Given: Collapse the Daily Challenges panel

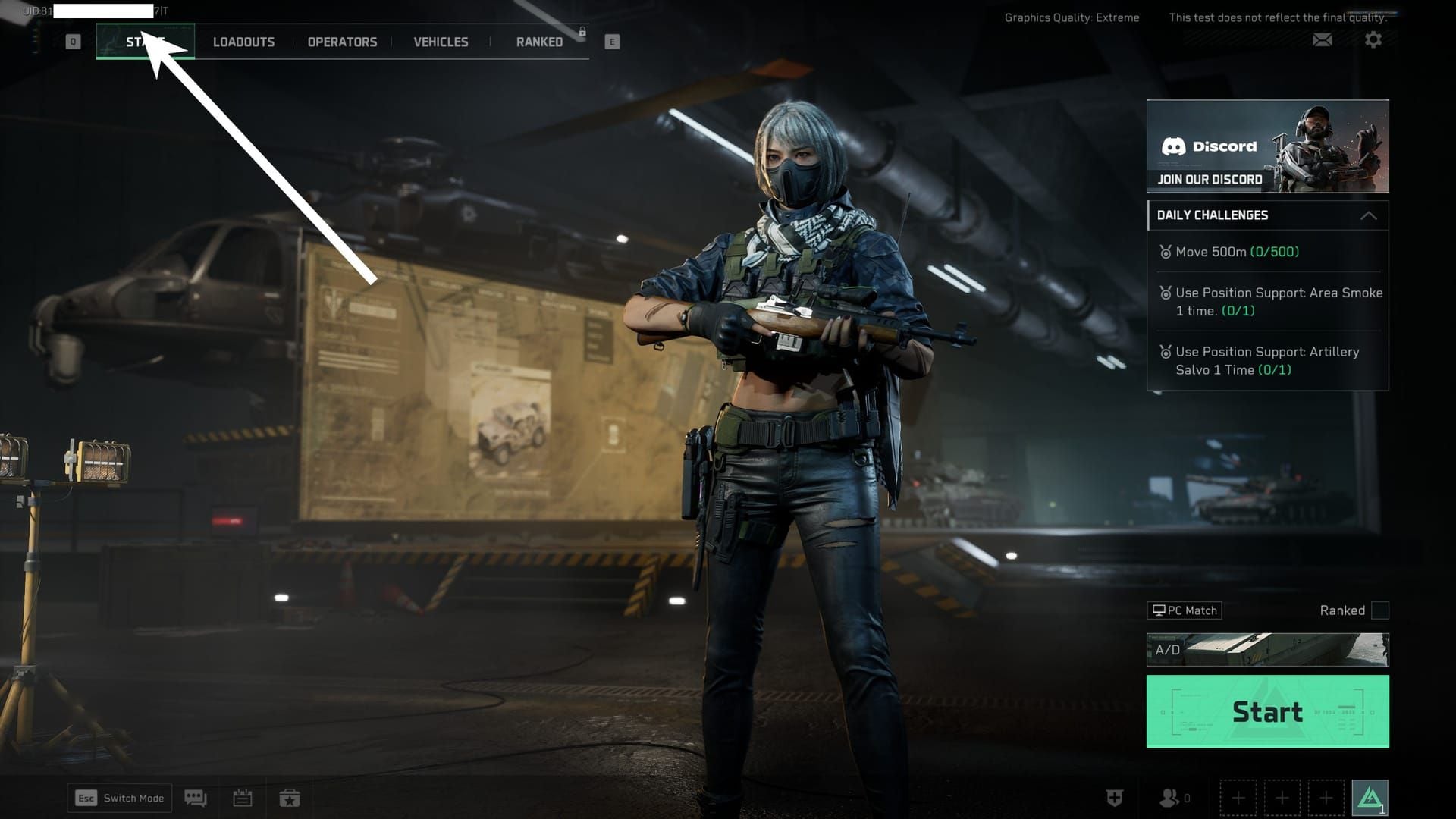Looking at the screenshot, I should [x=1370, y=215].
